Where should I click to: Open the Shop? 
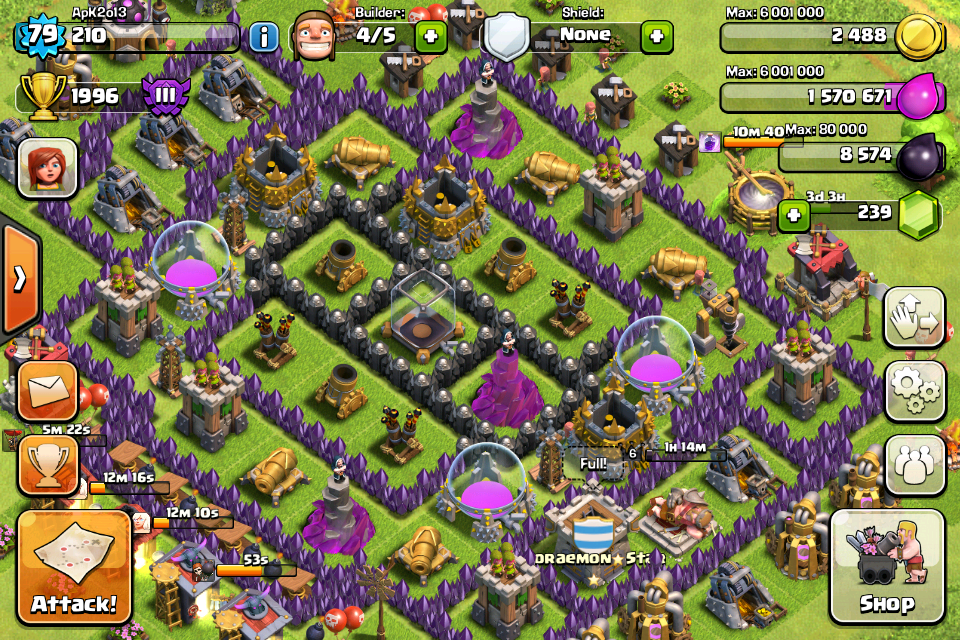[886, 568]
